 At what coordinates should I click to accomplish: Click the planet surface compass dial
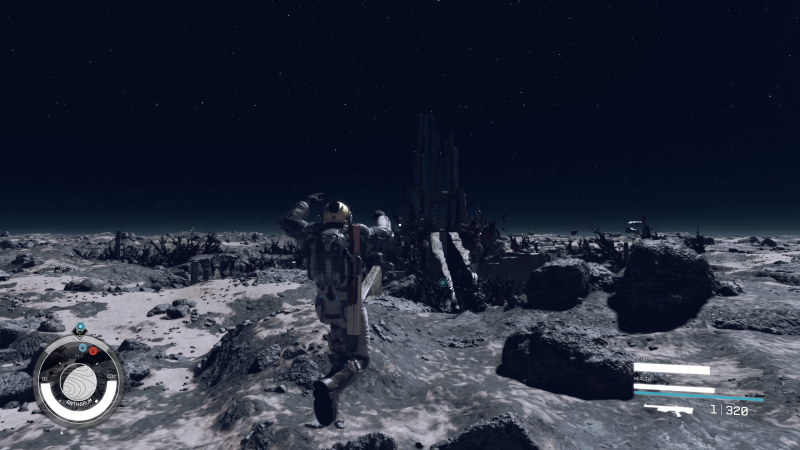point(77,381)
